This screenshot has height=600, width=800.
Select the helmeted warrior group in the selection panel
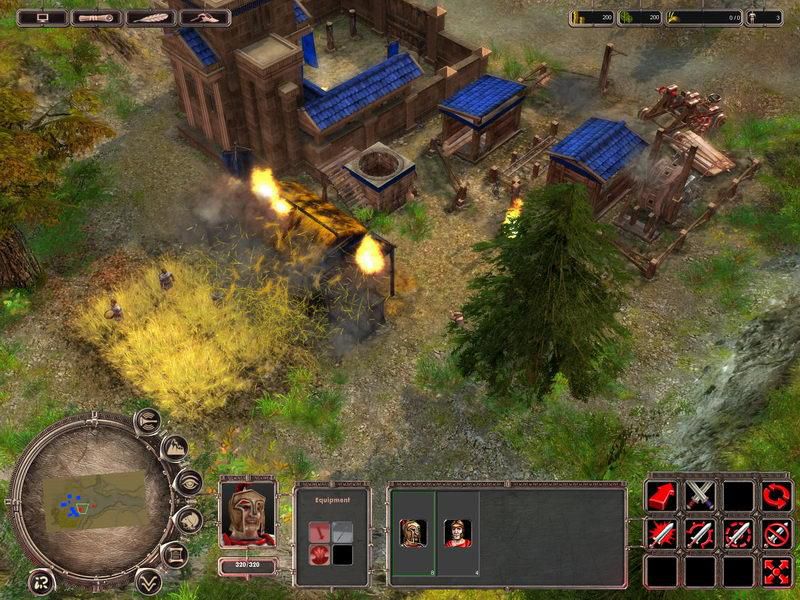[412, 533]
